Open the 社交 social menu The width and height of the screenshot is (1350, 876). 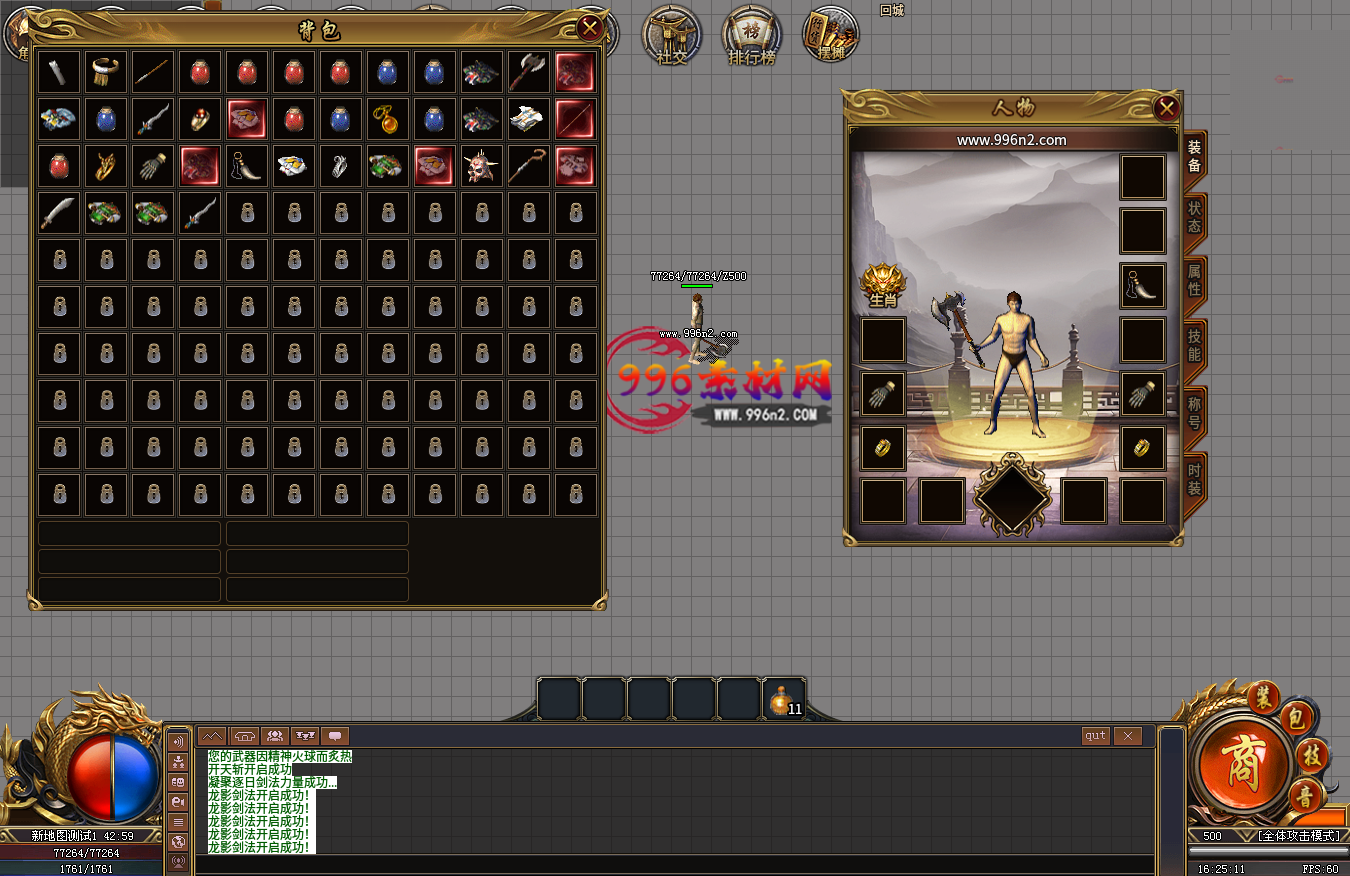tap(672, 36)
